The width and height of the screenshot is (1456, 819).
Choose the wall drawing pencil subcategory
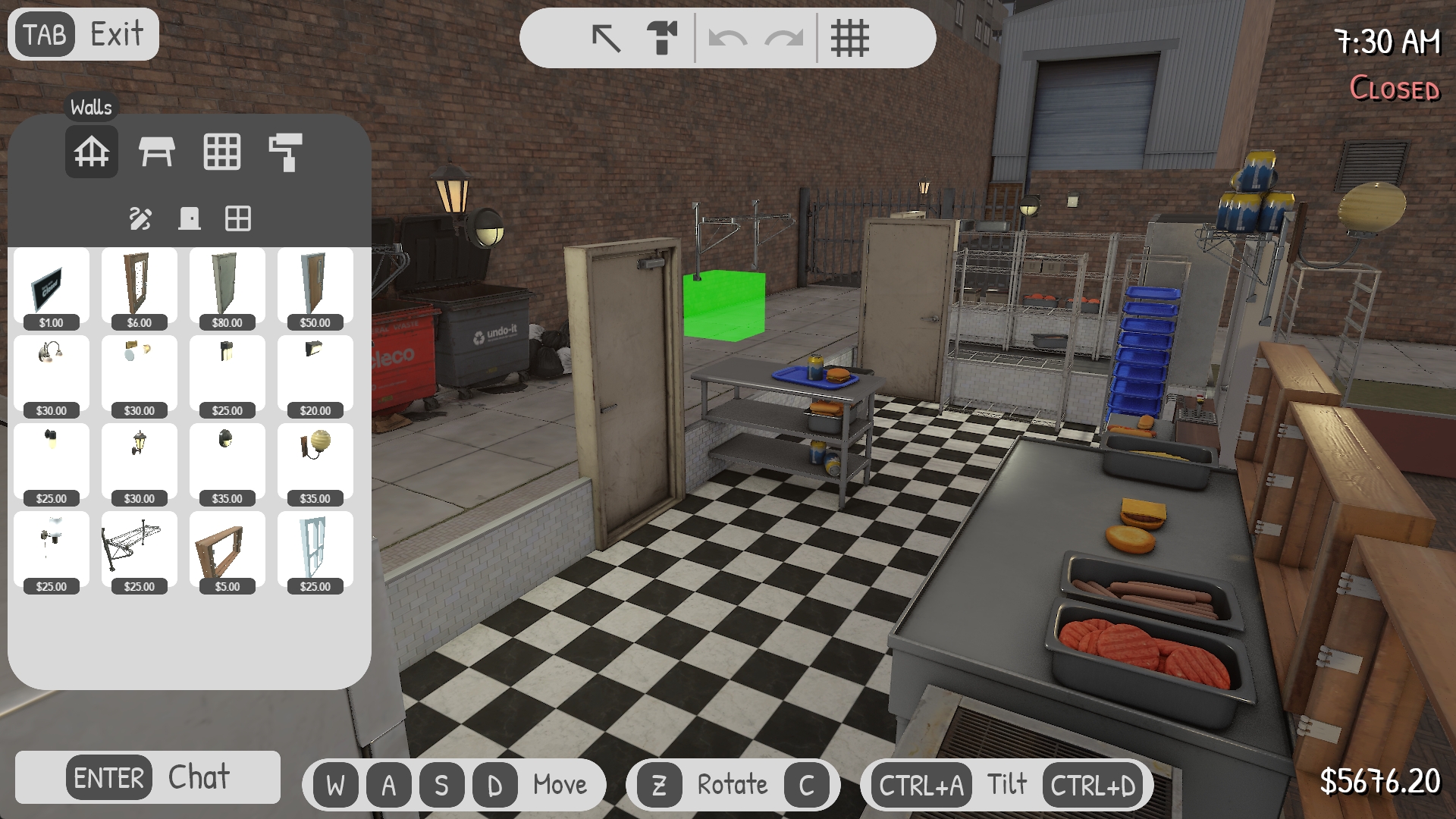[140, 219]
